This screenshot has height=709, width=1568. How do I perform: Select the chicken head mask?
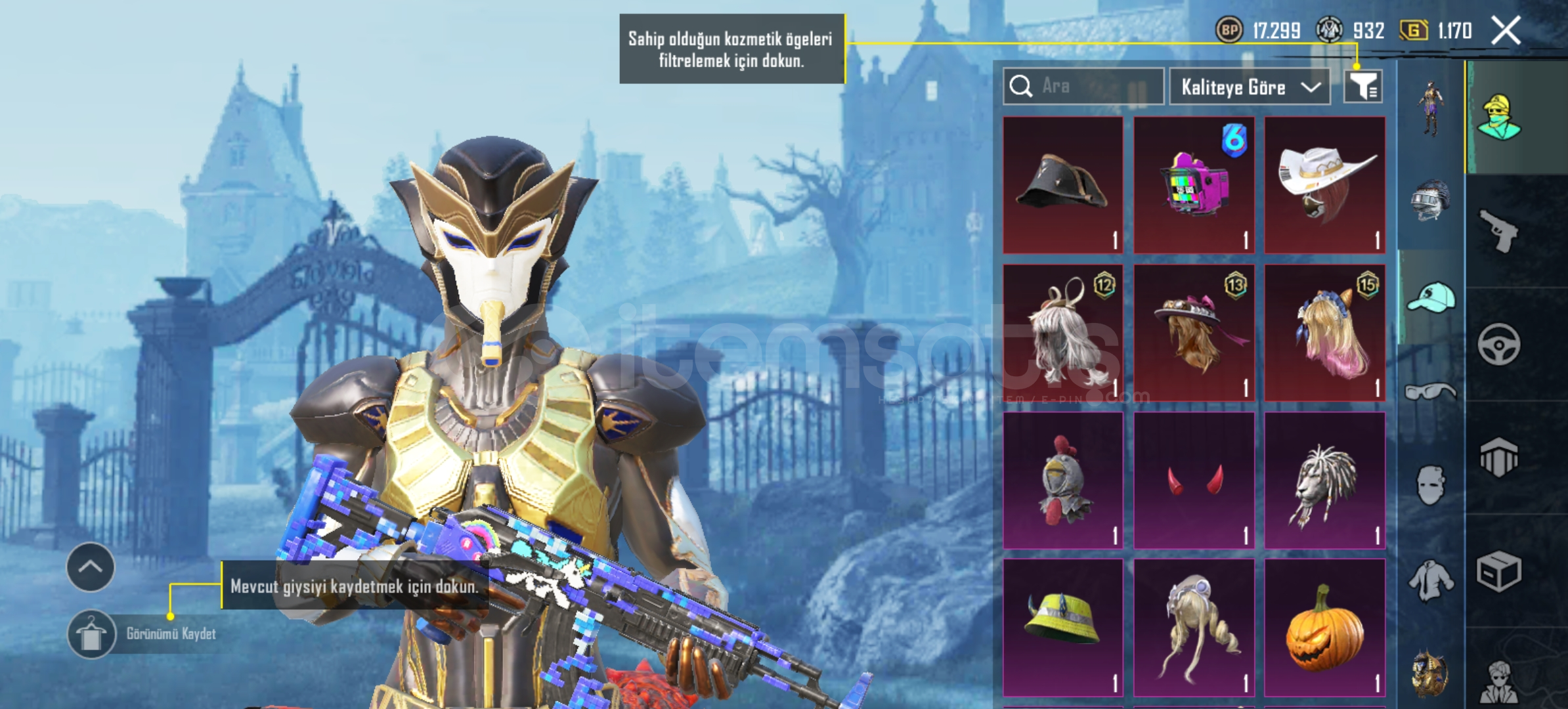pyautogui.click(x=1062, y=480)
